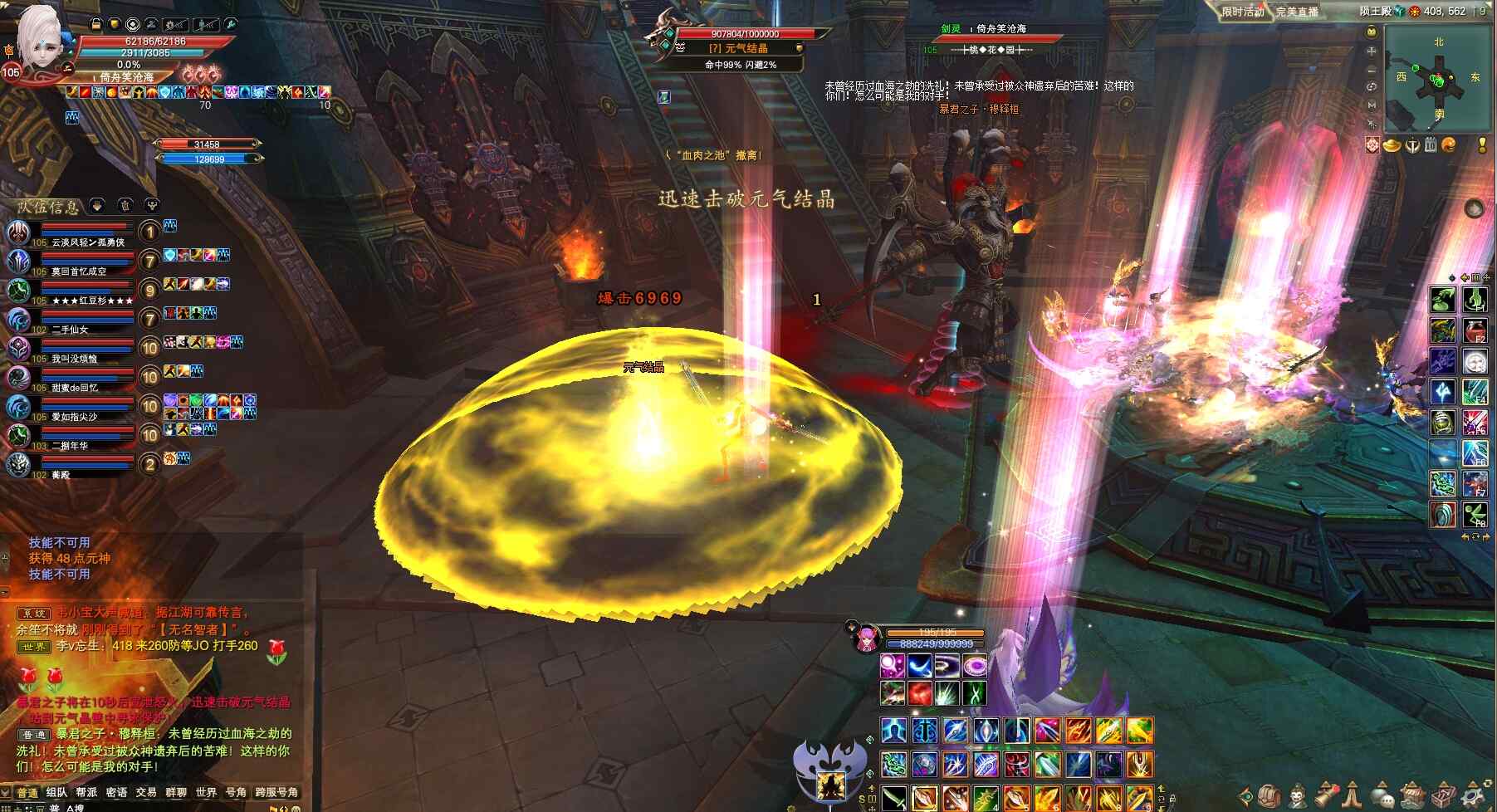Switch to the 跨服号角 chat tab
Image resolution: width=1497 pixels, height=812 pixels.
276,792
